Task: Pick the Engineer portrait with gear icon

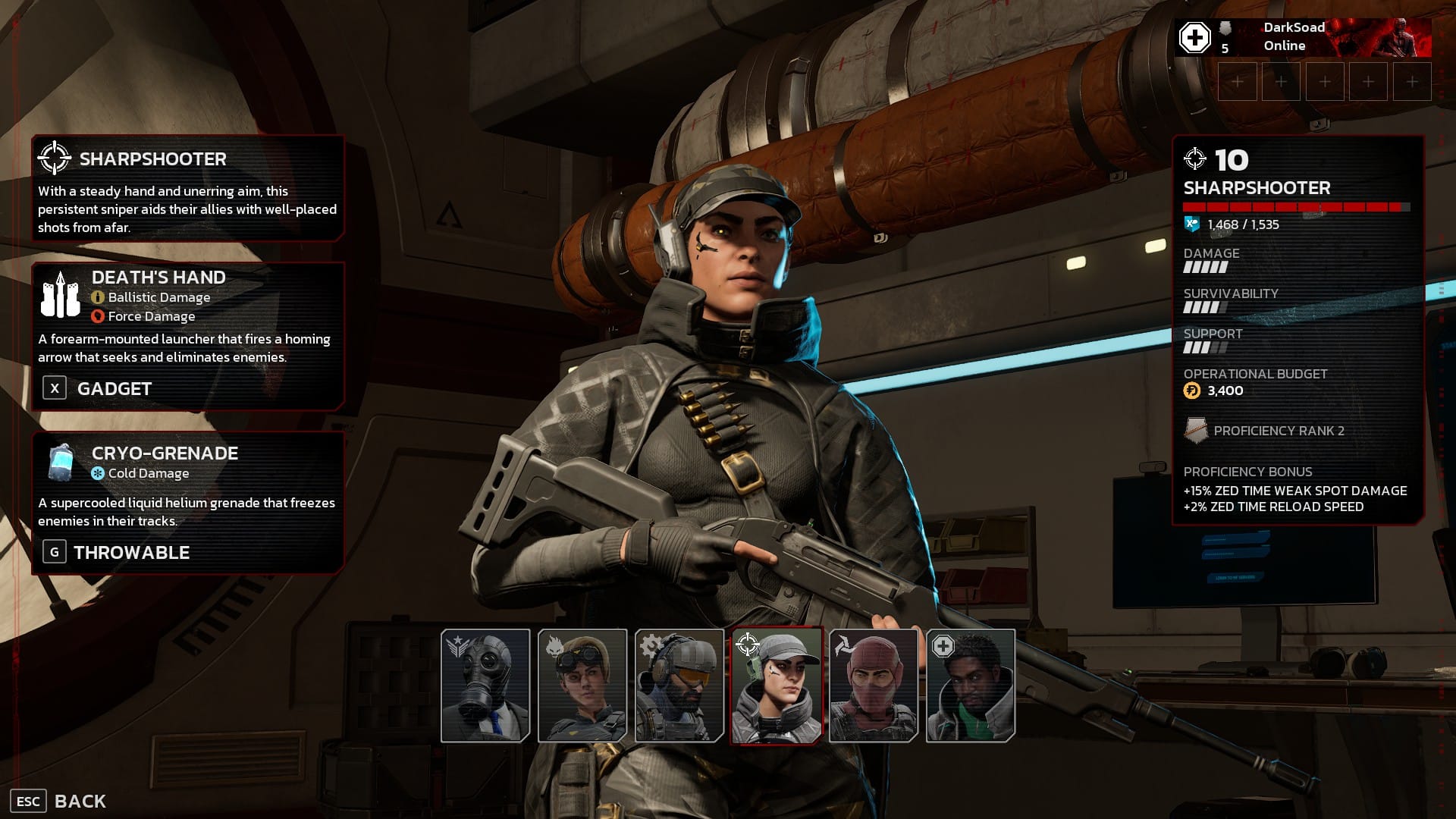Action: click(679, 686)
